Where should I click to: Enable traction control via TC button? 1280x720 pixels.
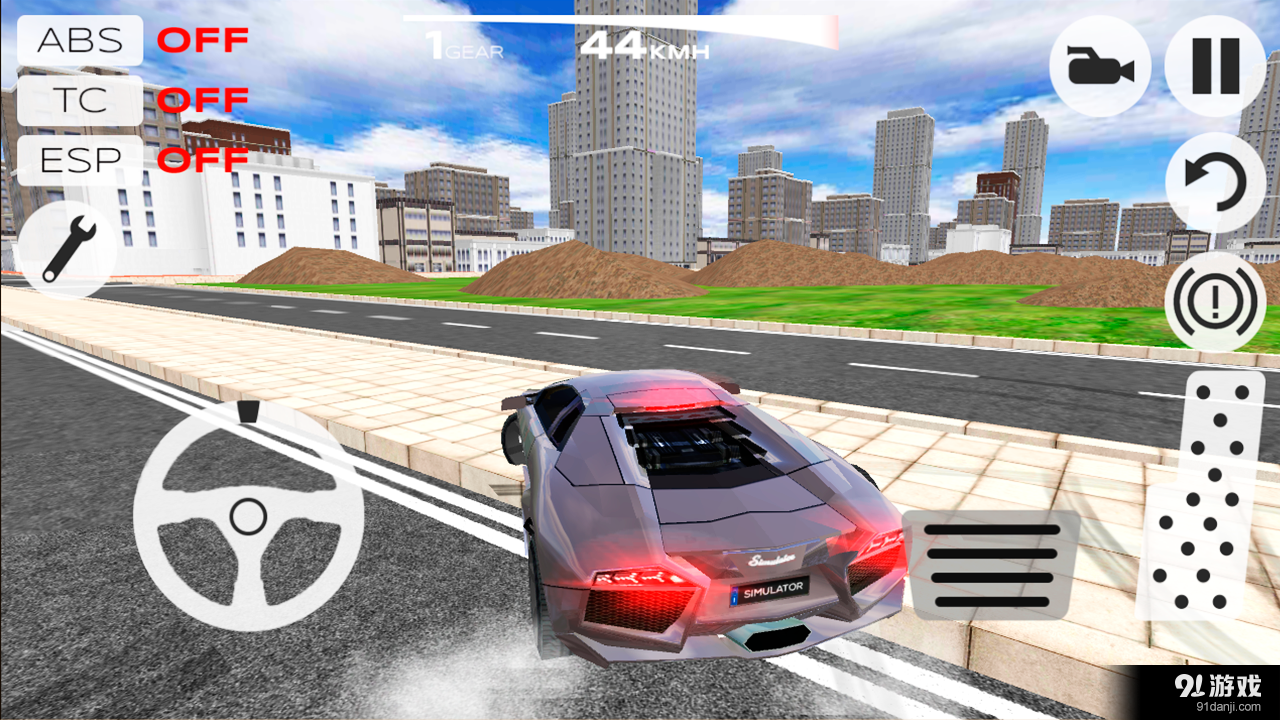point(79,100)
